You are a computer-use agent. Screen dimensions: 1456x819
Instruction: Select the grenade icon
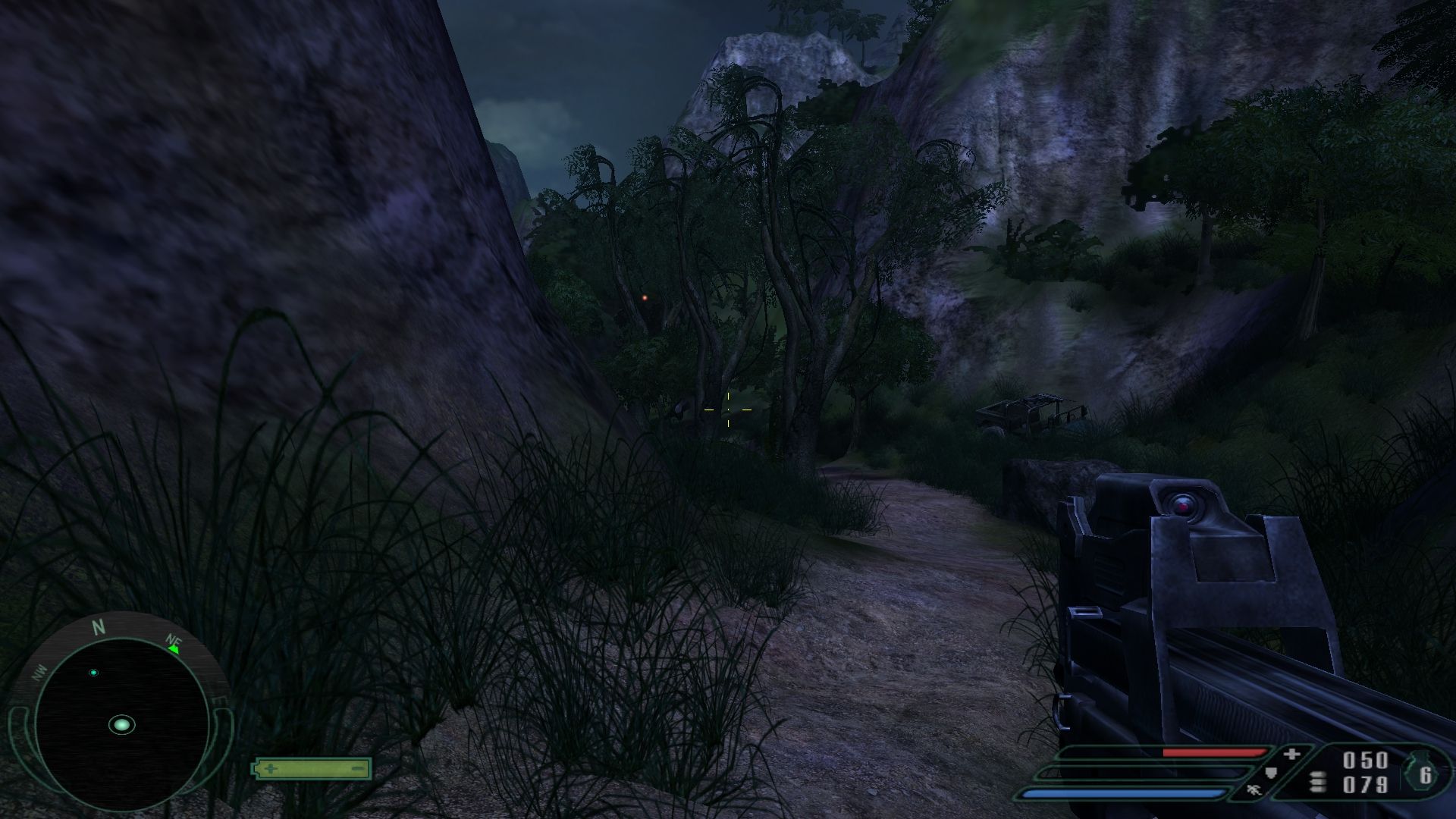click(1420, 774)
